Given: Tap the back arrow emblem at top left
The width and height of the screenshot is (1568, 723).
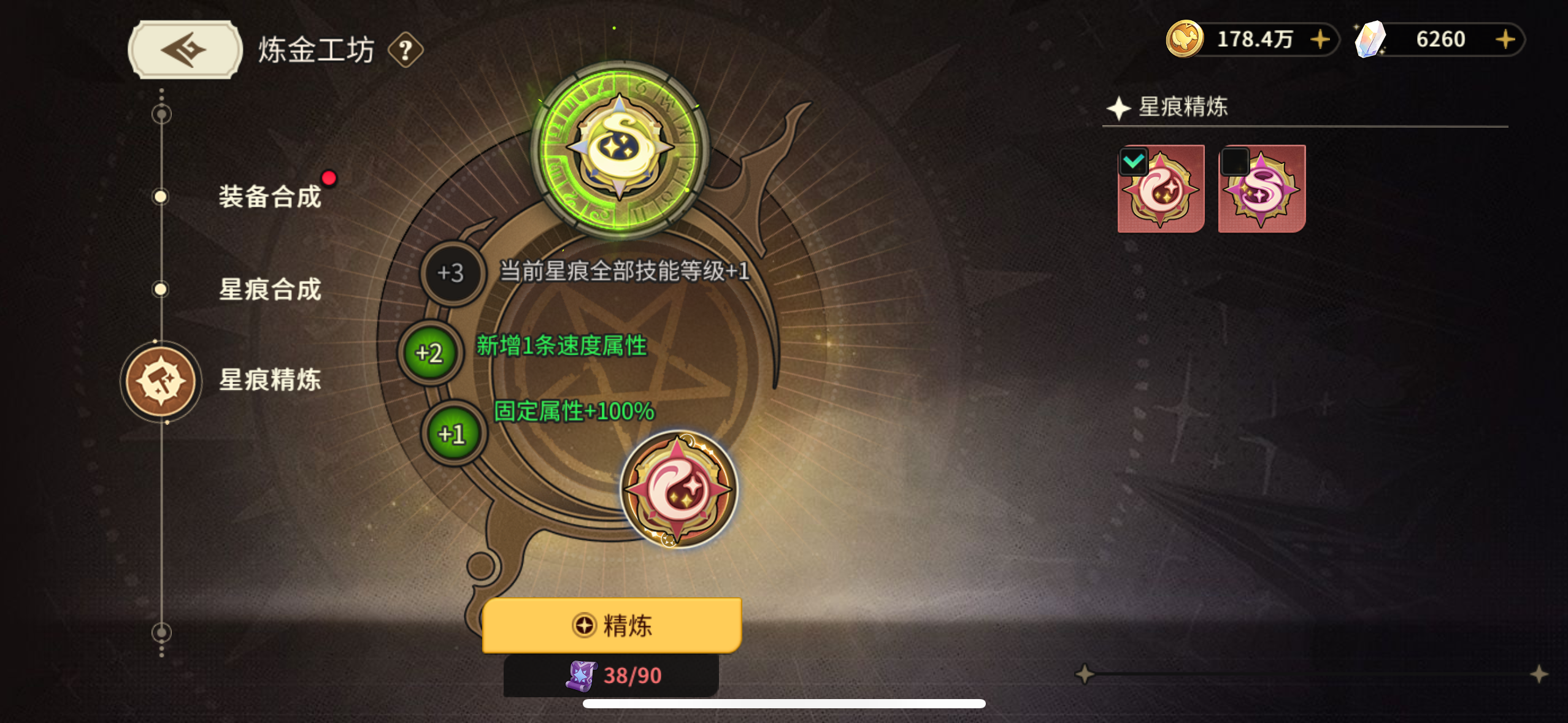Looking at the screenshot, I should click(x=183, y=49).
